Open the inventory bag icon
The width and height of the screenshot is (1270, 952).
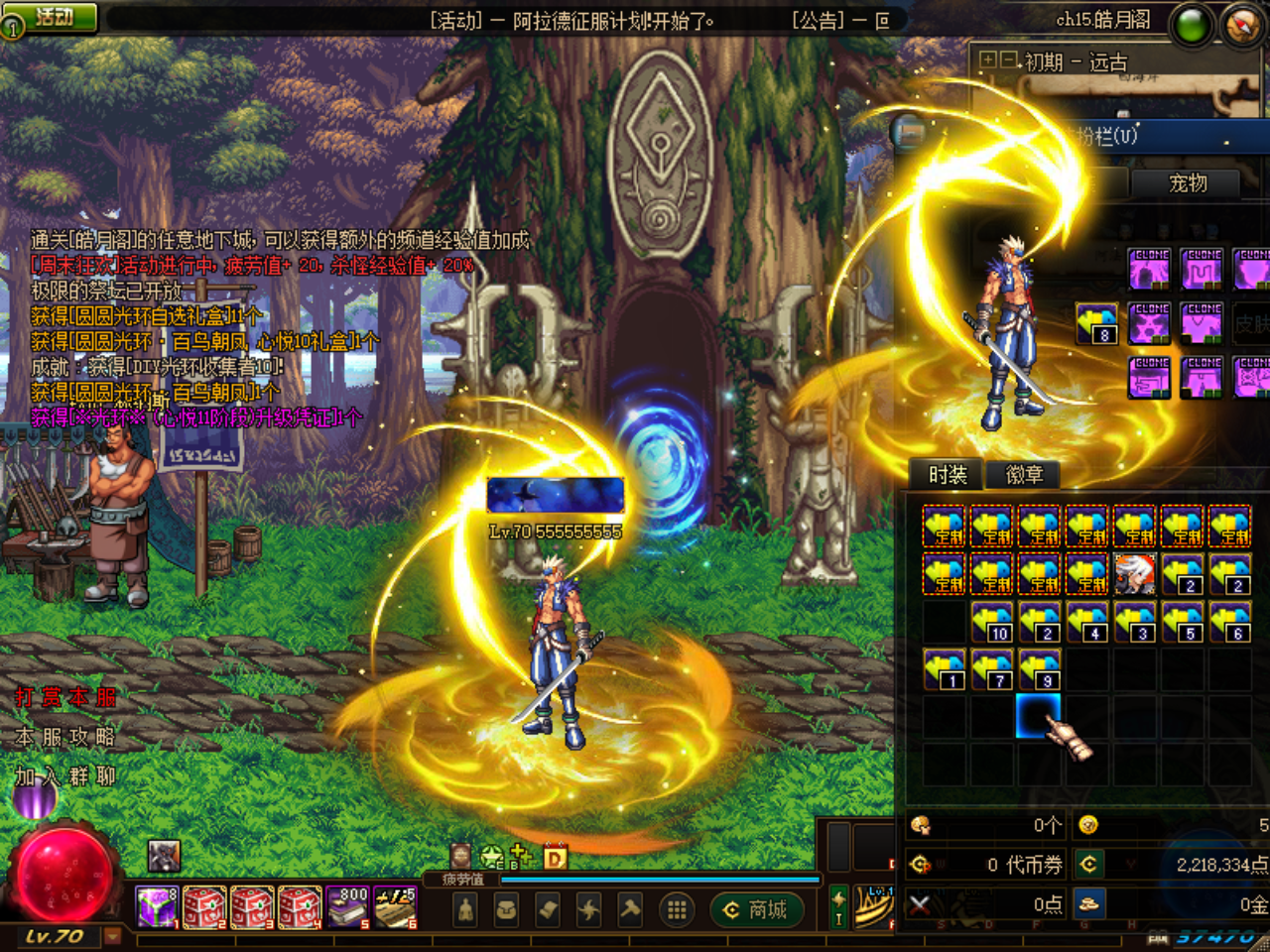tap(506, 908)
